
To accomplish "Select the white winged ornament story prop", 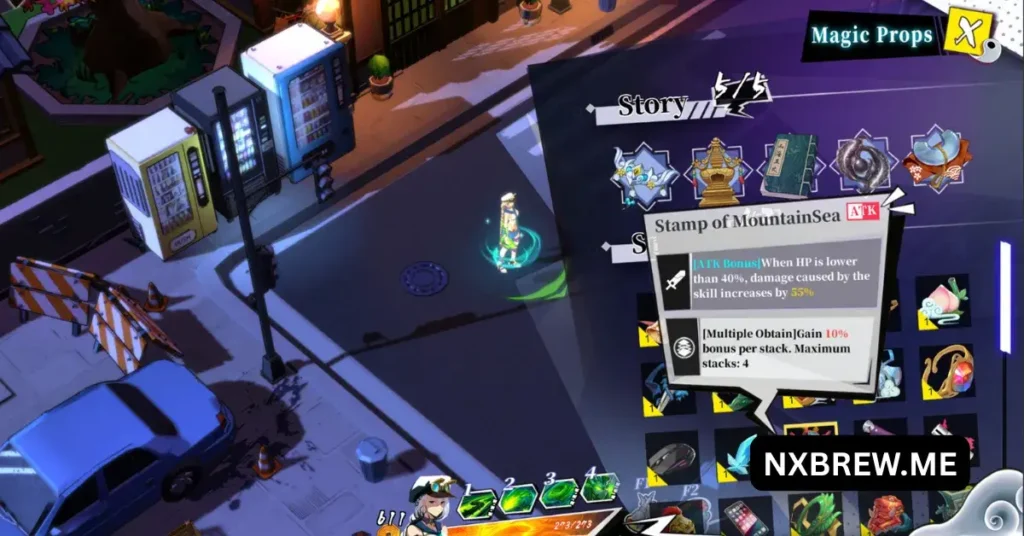I will coord(642,171).
